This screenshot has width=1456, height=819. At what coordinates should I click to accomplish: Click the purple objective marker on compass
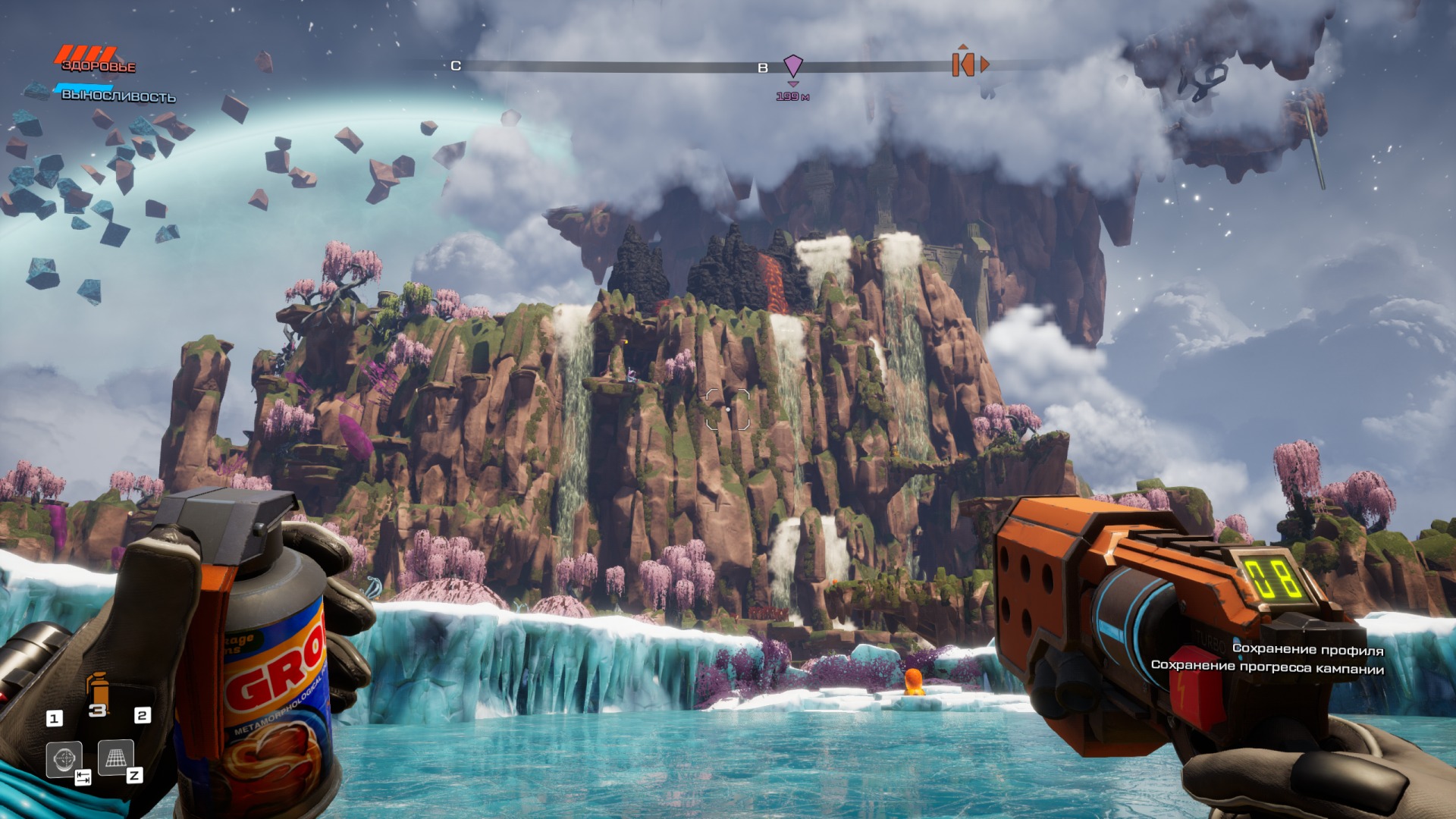(x=792, y=66)
